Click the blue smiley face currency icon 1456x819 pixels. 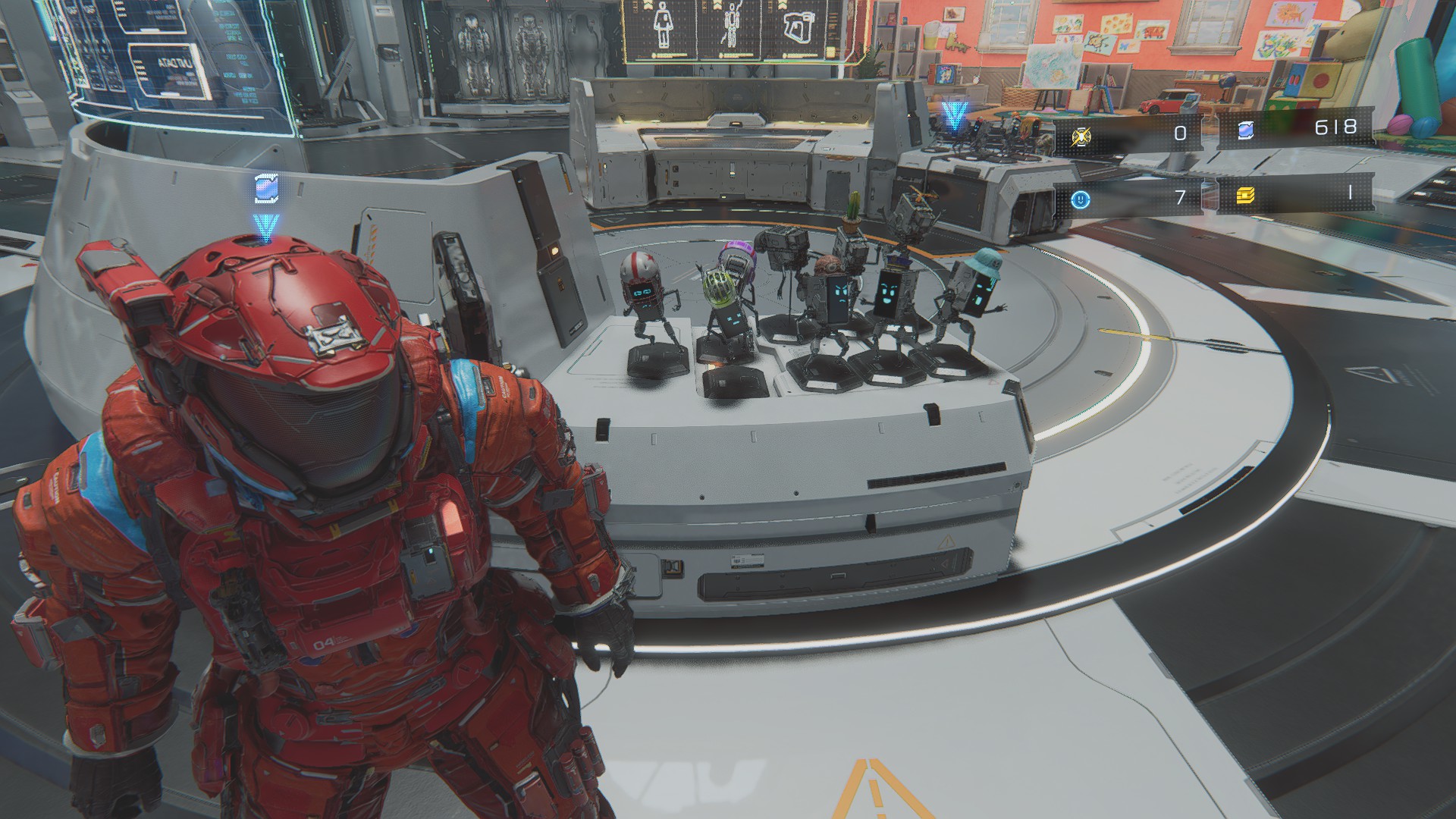click(1081, 199)
